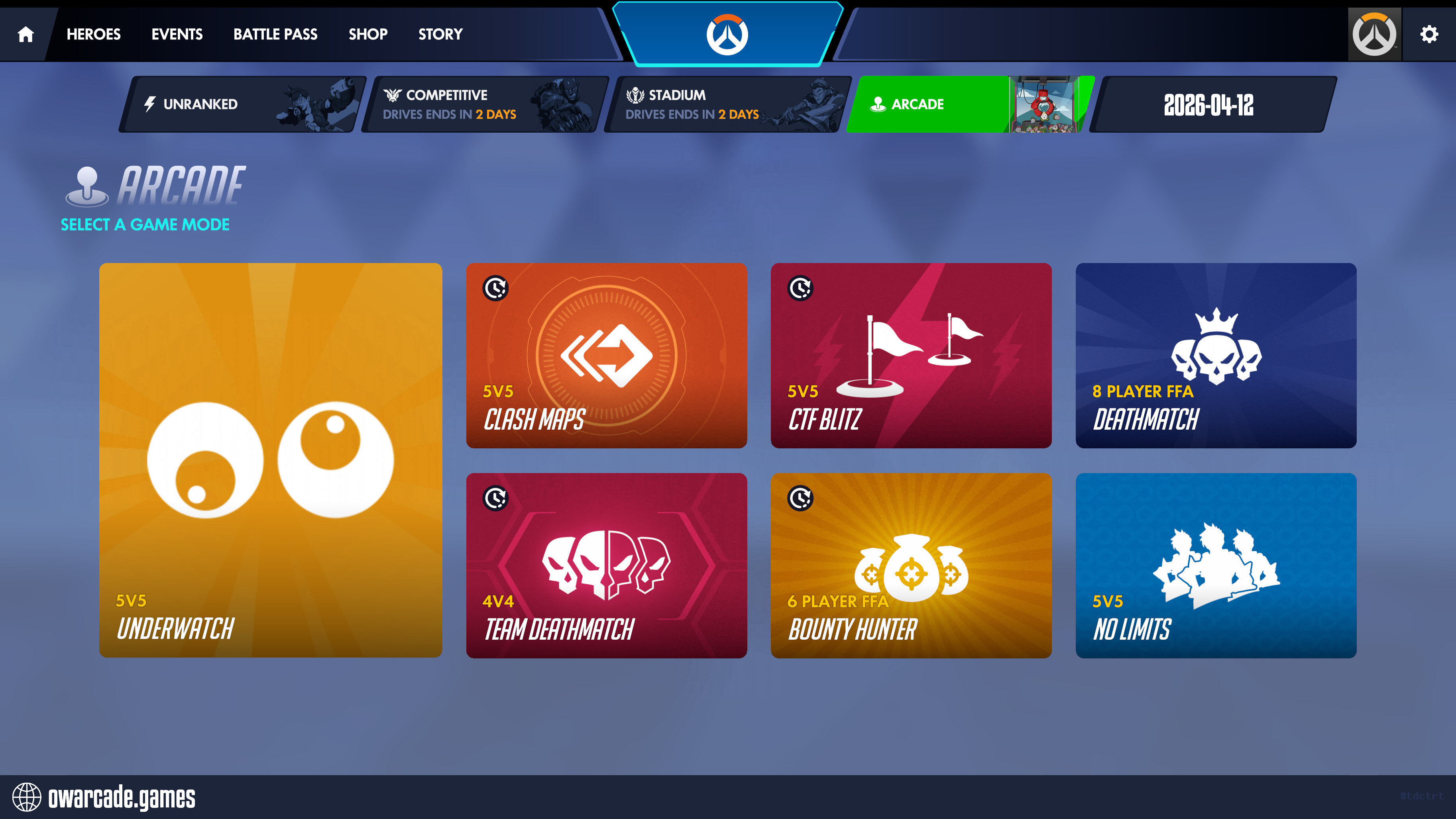Open settings via the gear icon
This screenshot has width=1456, height=819.
[1429, 35]
